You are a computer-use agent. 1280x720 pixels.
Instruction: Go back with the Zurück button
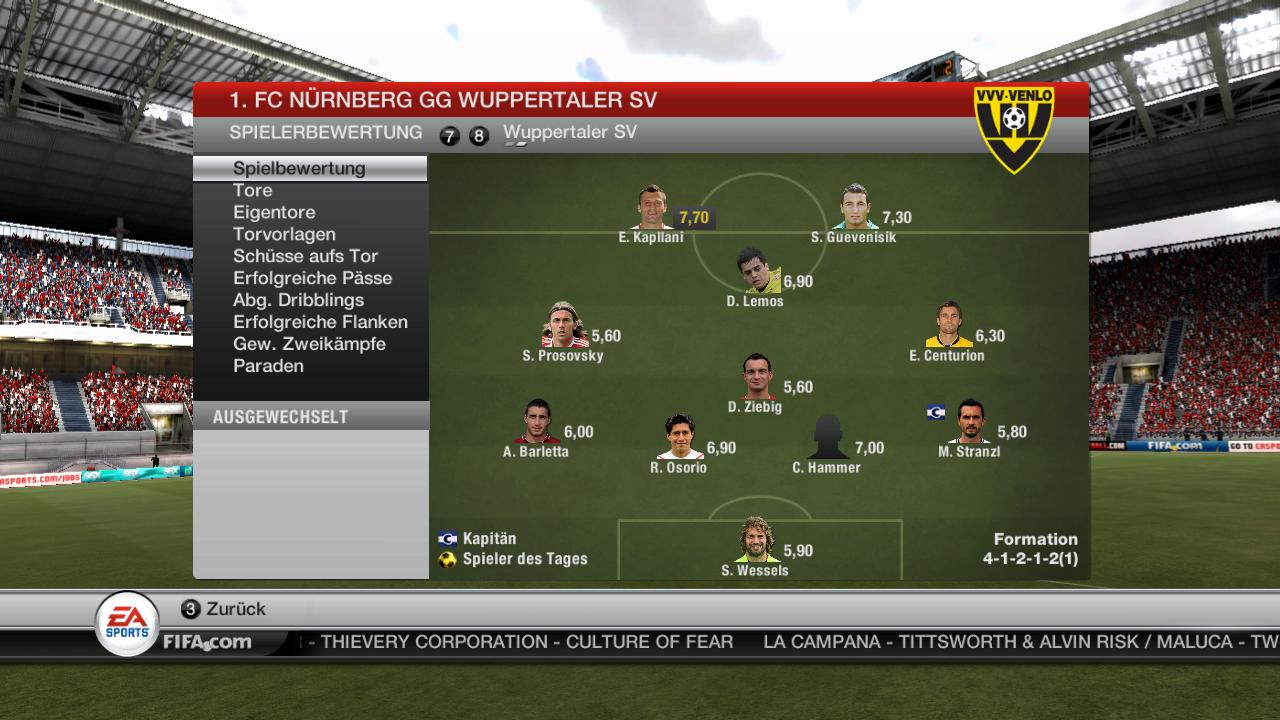(224, 609)
